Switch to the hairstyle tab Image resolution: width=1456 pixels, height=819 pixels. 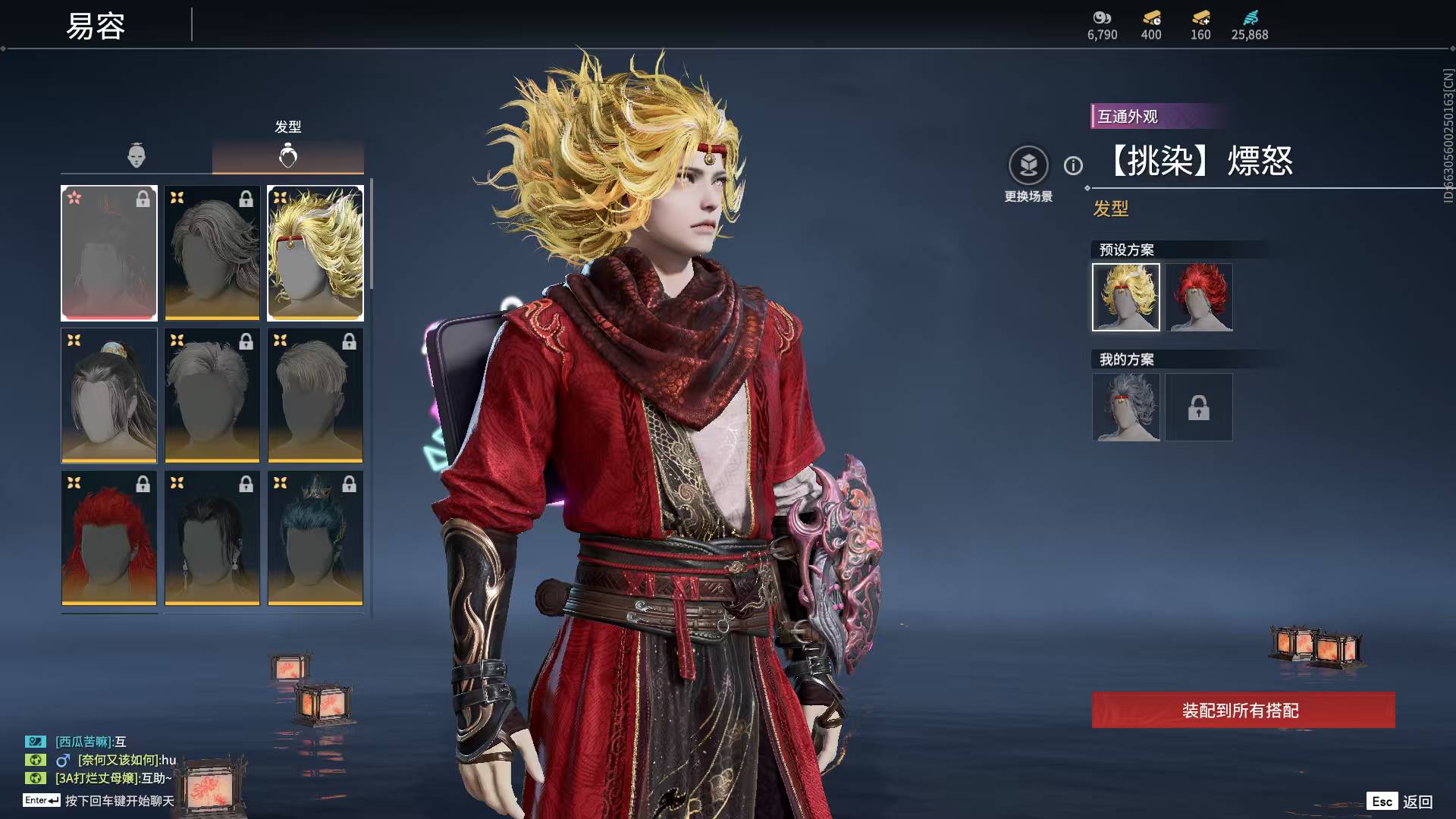point(288,155)
